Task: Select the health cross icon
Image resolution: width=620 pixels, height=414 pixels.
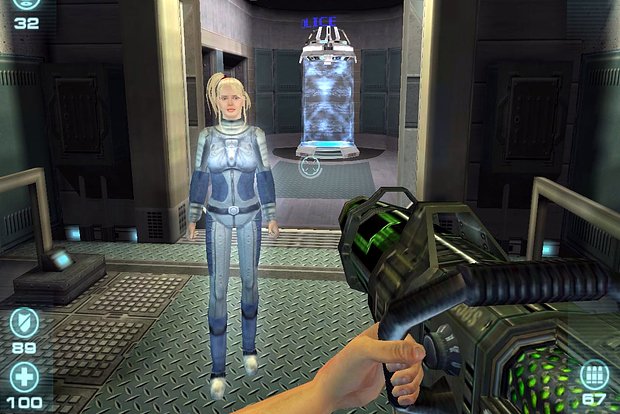Action: (24, 376)
